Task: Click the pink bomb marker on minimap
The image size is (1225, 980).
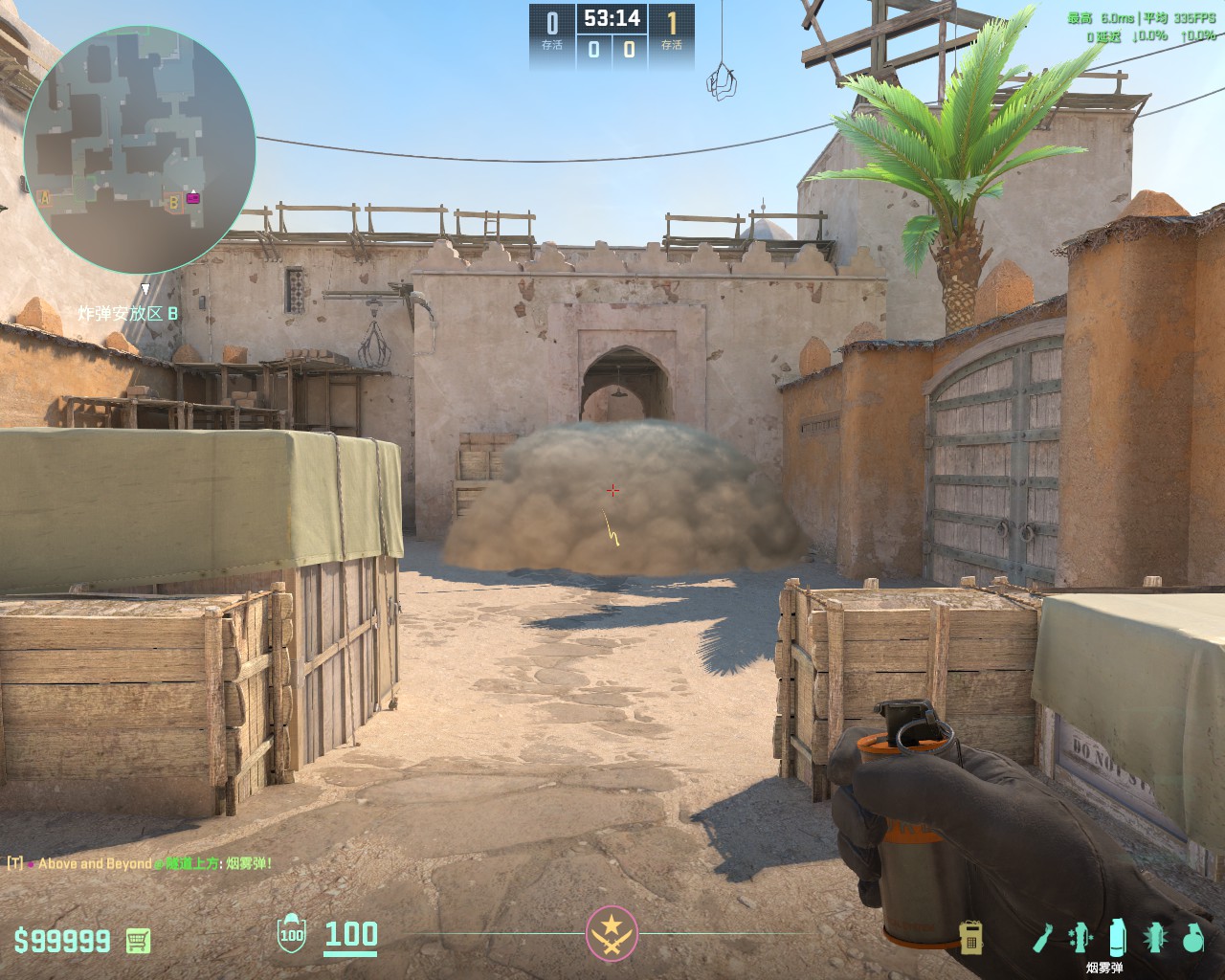Action: 193,198
